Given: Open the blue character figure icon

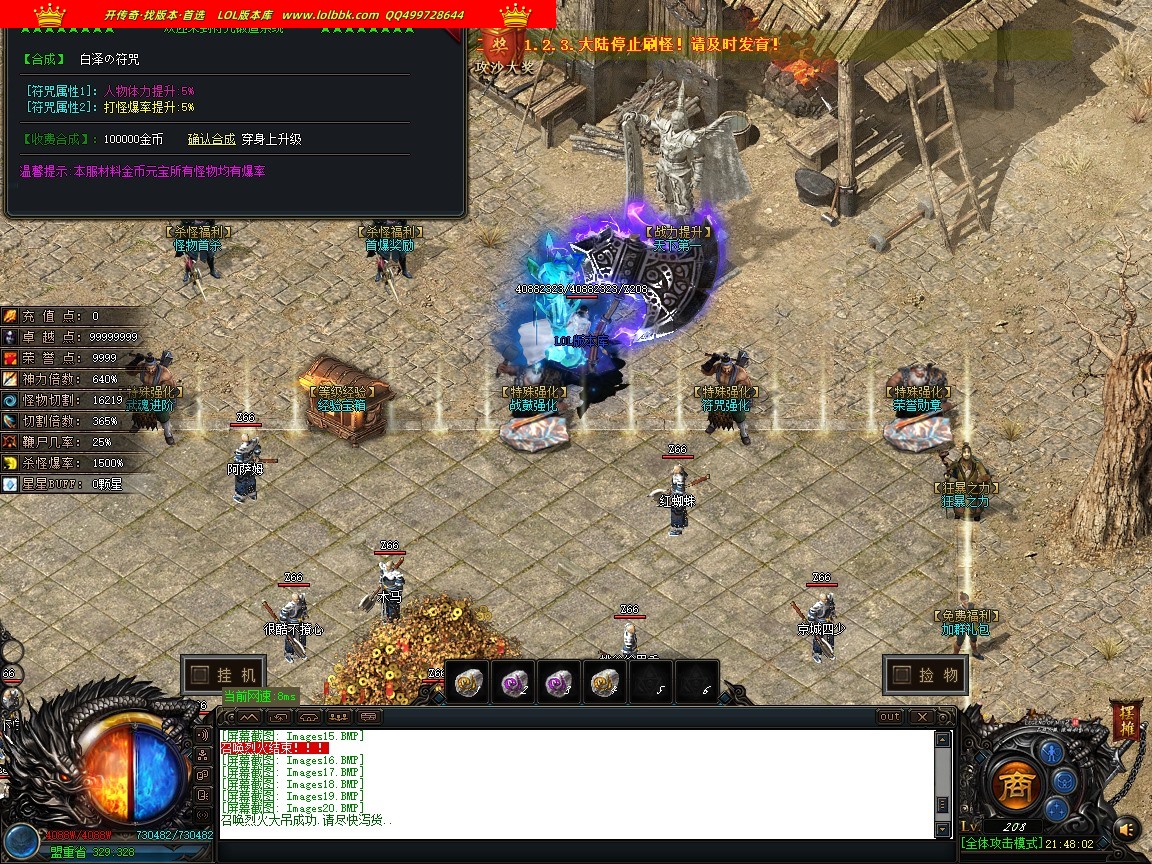Looking at the screenshot, I should [1050, 752].
